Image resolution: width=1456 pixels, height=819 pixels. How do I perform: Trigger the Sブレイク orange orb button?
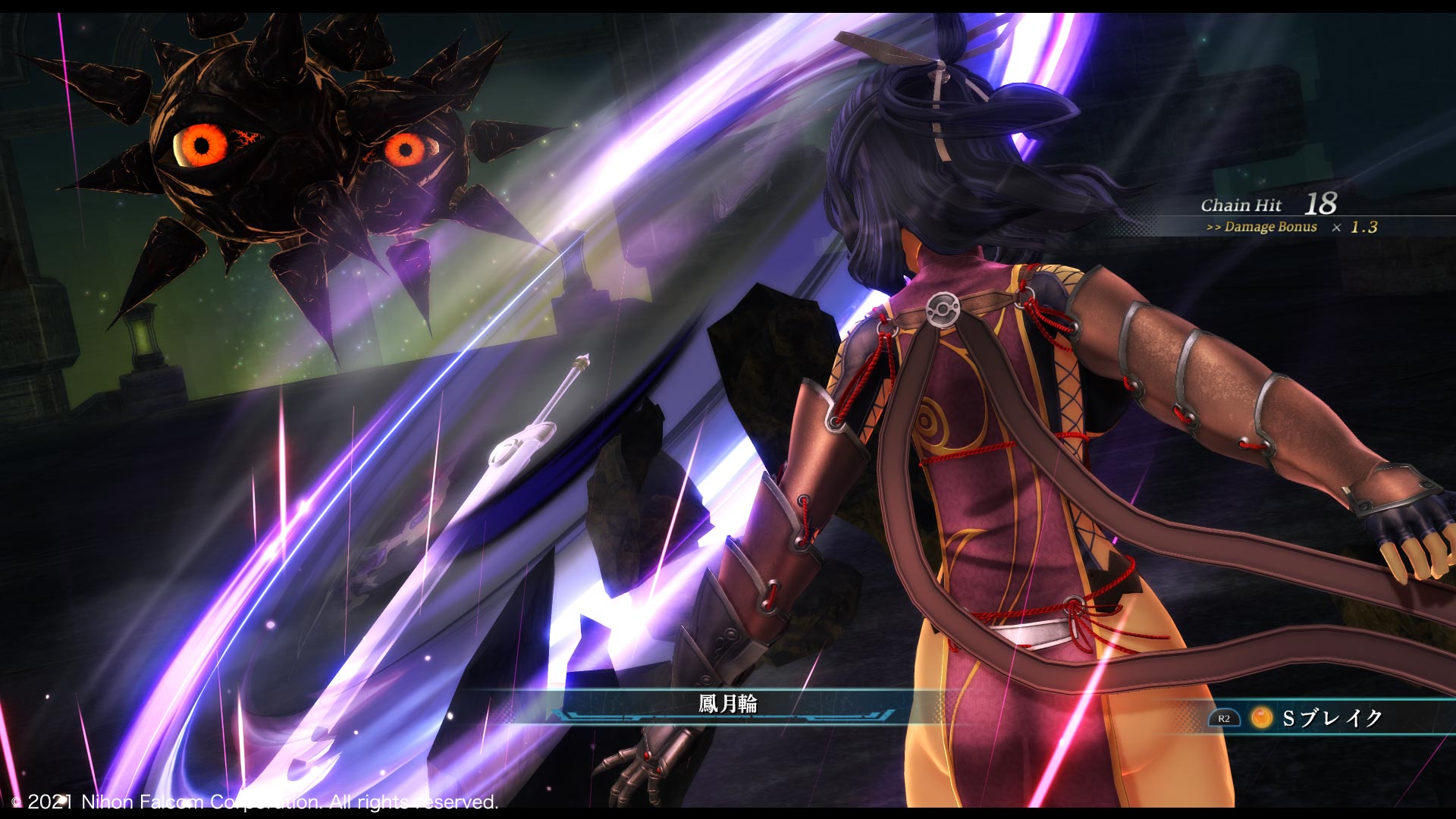click(x=1261, y=717)
